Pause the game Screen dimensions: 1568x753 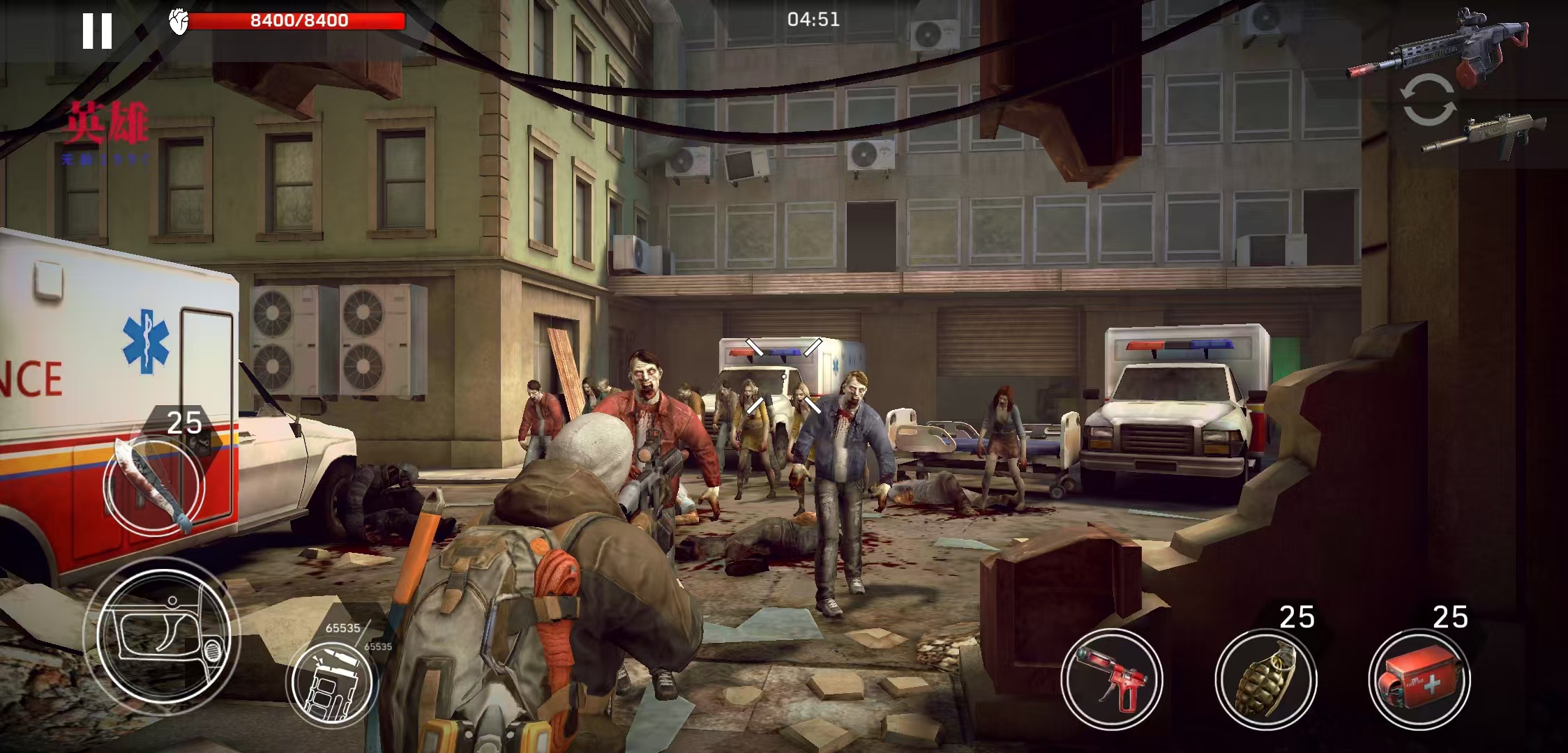click(x=97, y=31)
